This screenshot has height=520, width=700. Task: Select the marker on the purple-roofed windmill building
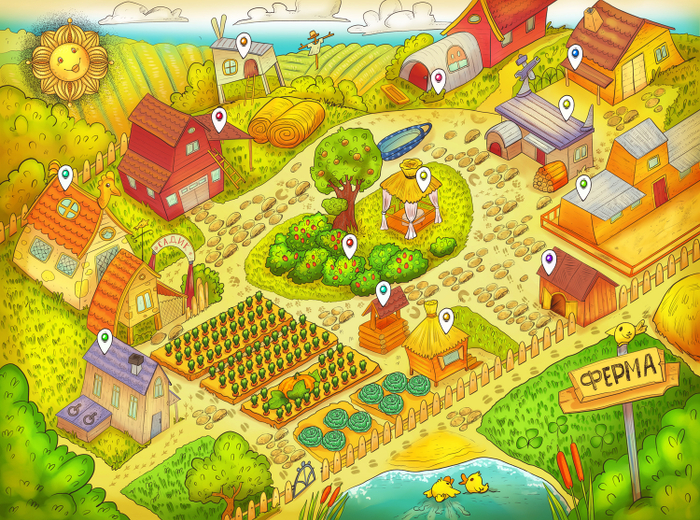pyautogui.click(x=566, y=106)
